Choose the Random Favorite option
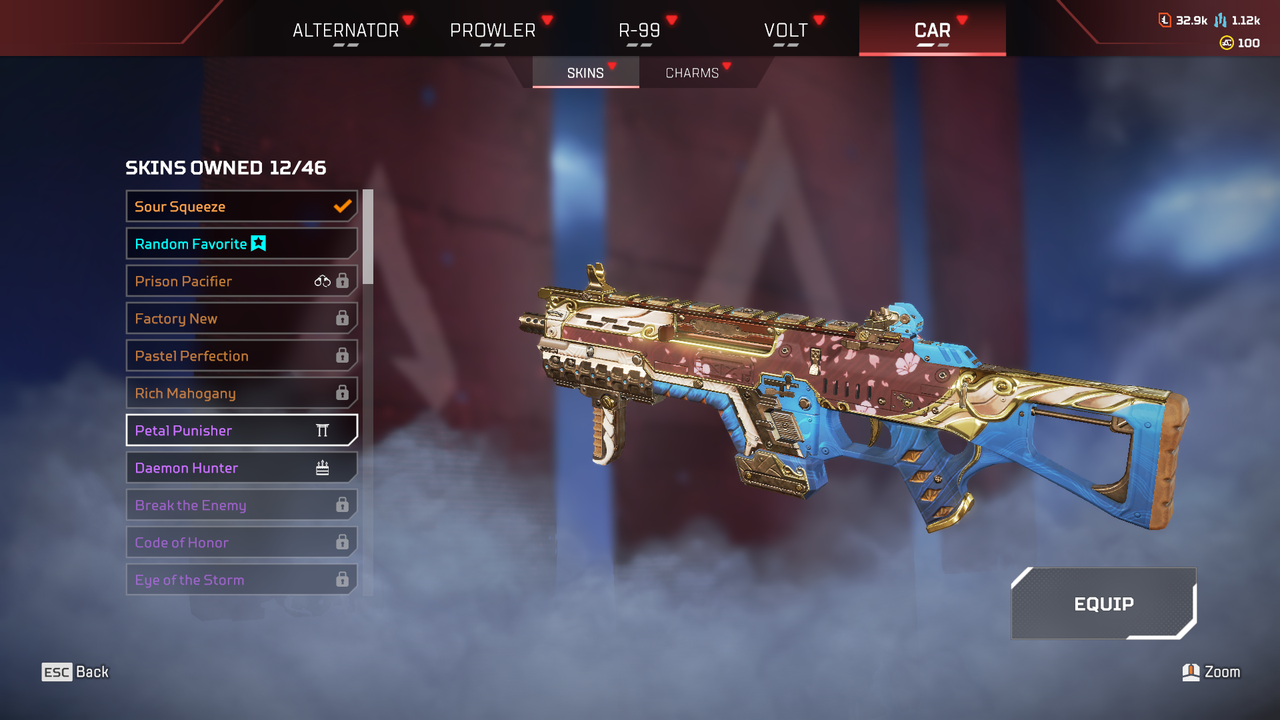This screenshot has width=1280, height=720. click(241, 244)
